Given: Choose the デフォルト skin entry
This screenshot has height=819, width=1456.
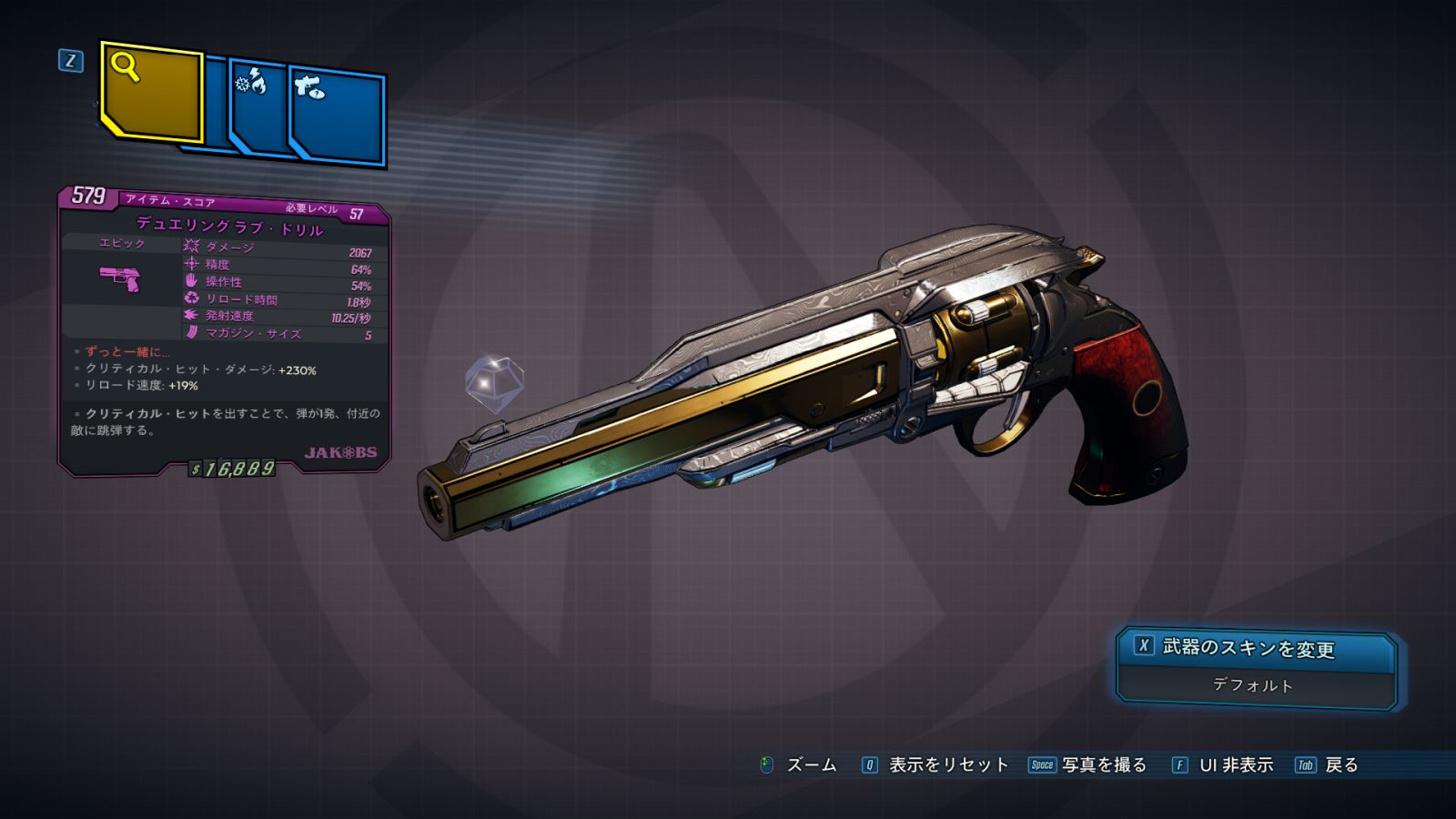Looking at the screenshot, I should (x=1253, y=685).
